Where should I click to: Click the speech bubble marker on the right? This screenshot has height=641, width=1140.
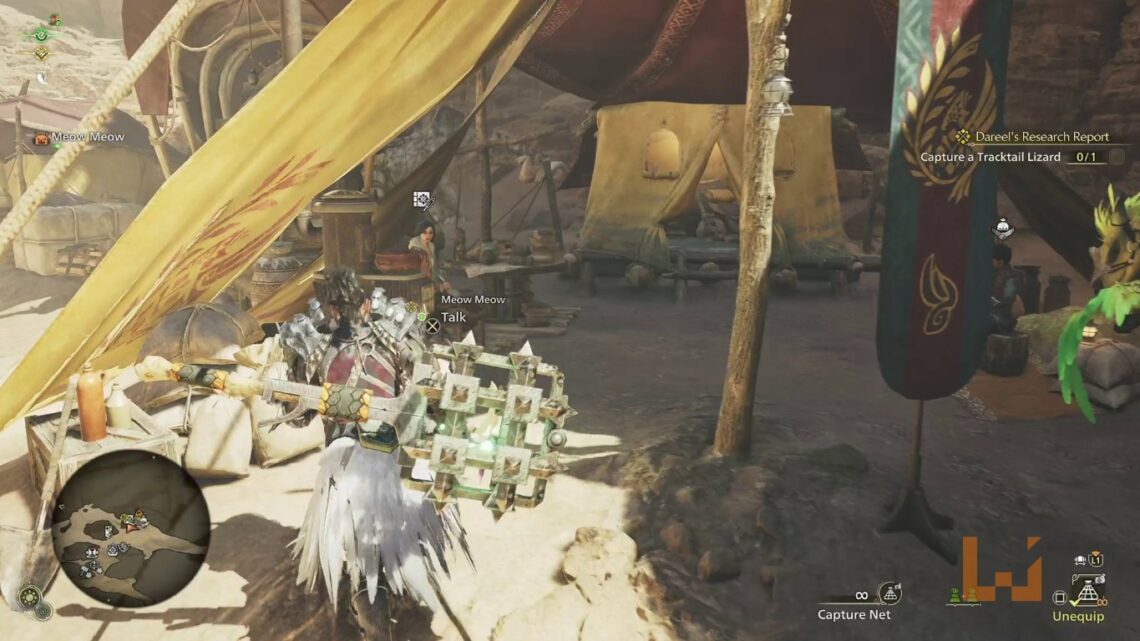tap(998, 230)
